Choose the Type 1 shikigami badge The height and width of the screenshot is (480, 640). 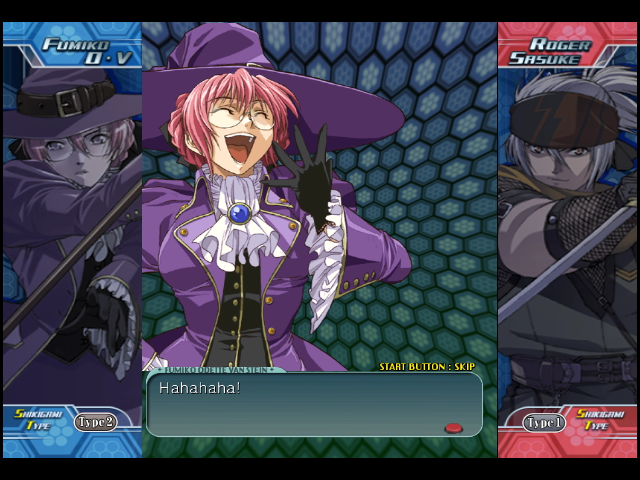point(544,423)
